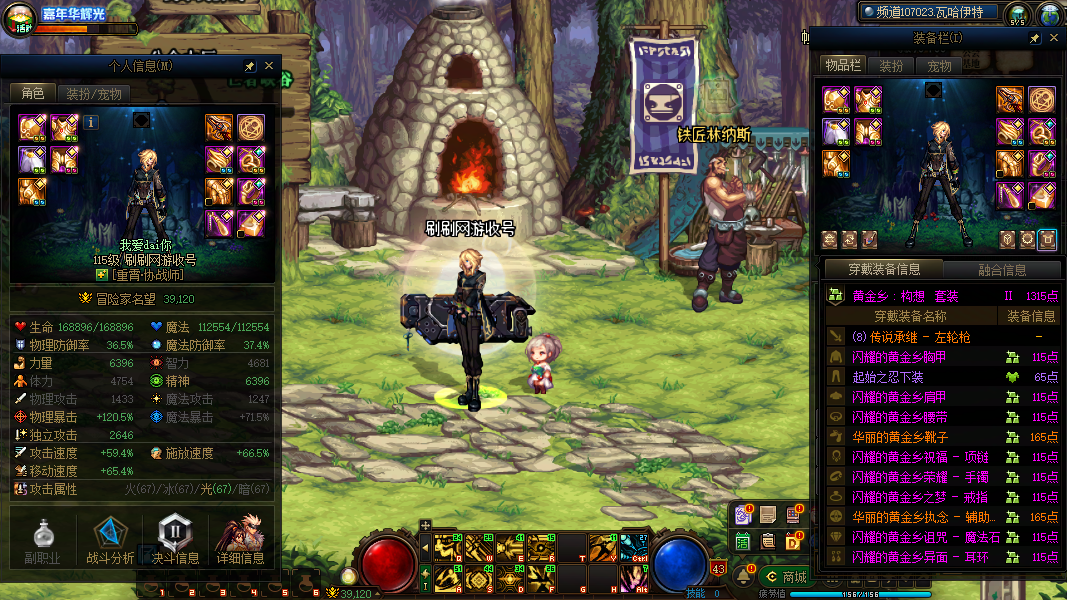The image size is (1067, 600).
Task: Open the 副职业 sub-profession button
Action: [x=43, y=542]
